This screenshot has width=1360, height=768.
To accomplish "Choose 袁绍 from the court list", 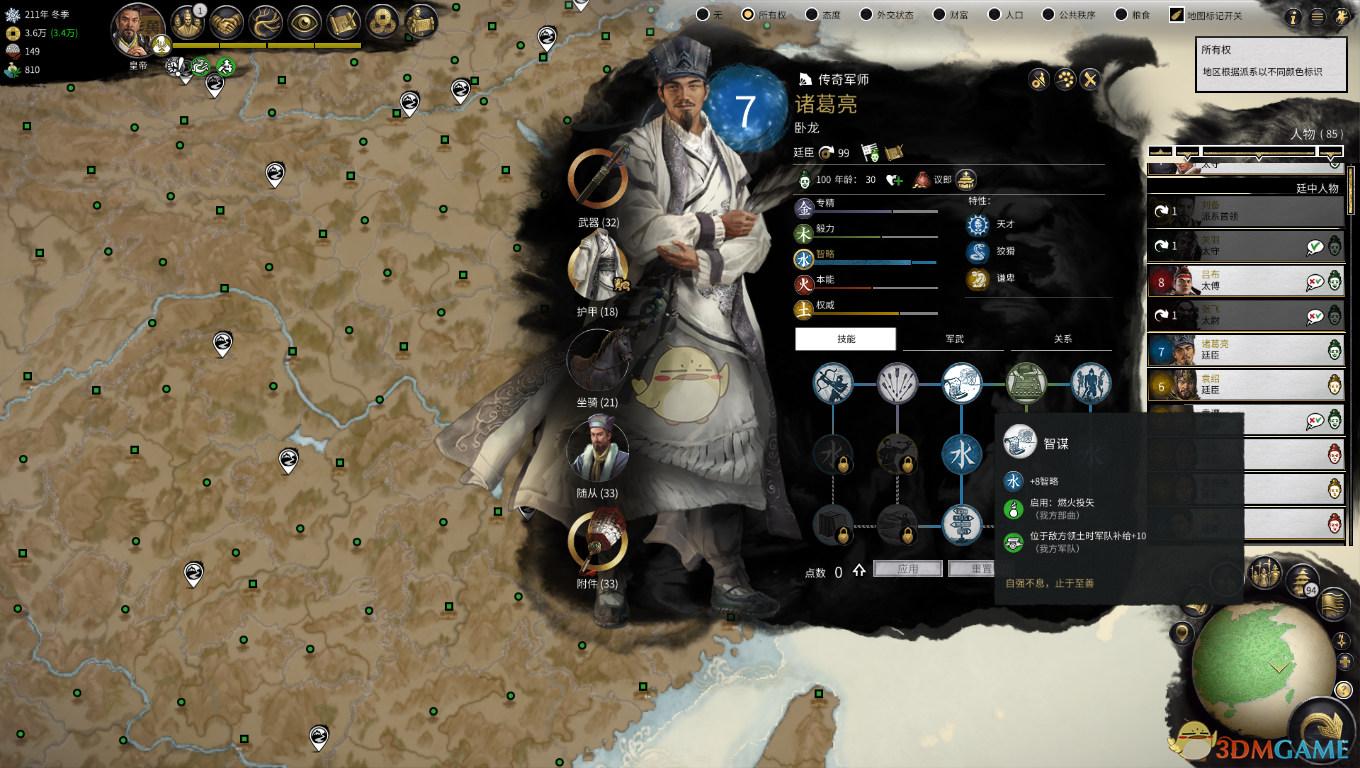I will (1245, 384).
